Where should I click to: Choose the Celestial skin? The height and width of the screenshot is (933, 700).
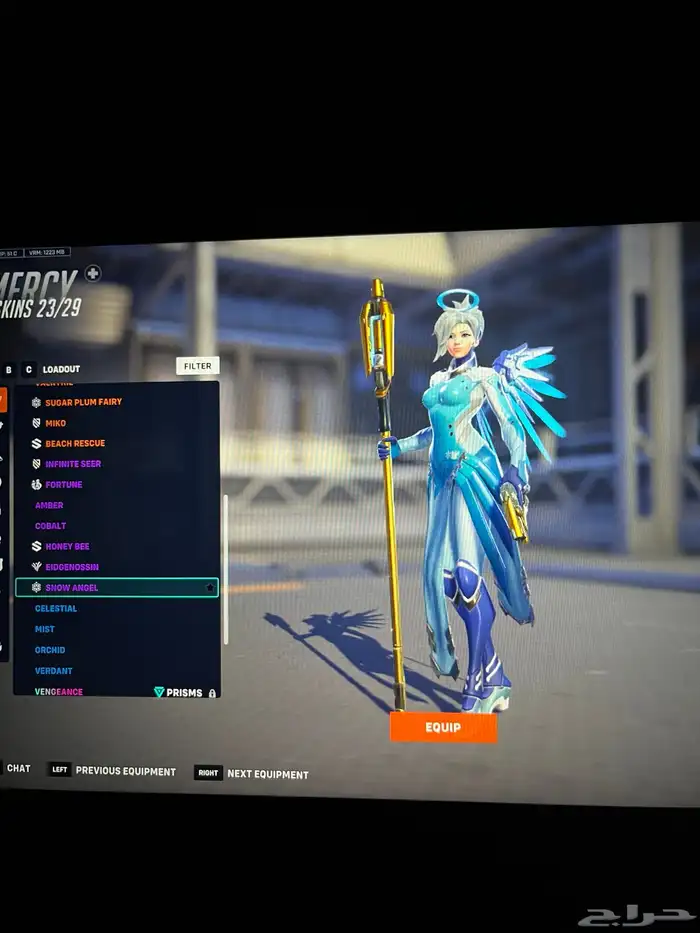tap(56, 609)
